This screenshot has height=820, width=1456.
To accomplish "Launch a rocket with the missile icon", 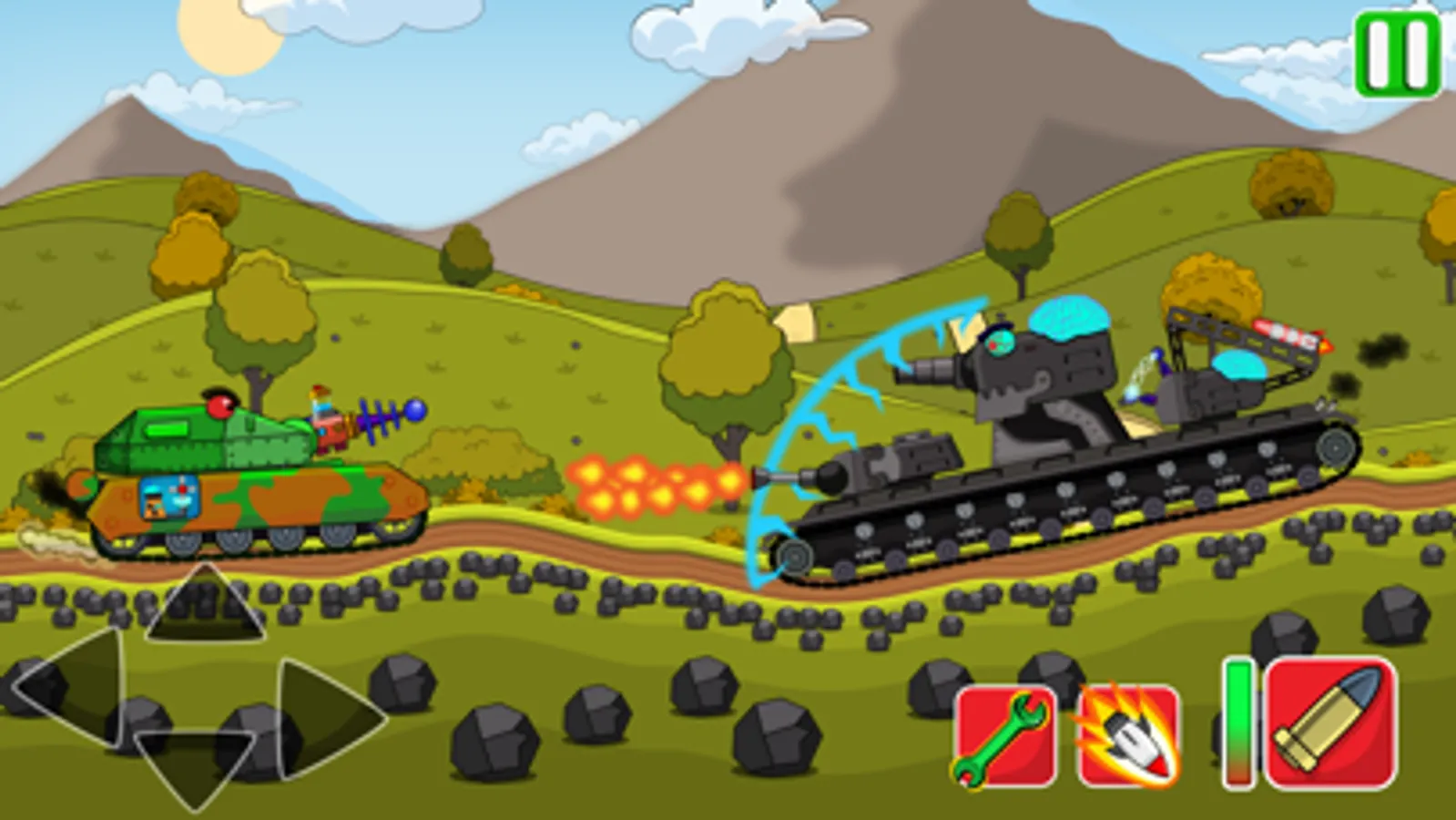I will pyautogui.click(x=1126, y=735).
